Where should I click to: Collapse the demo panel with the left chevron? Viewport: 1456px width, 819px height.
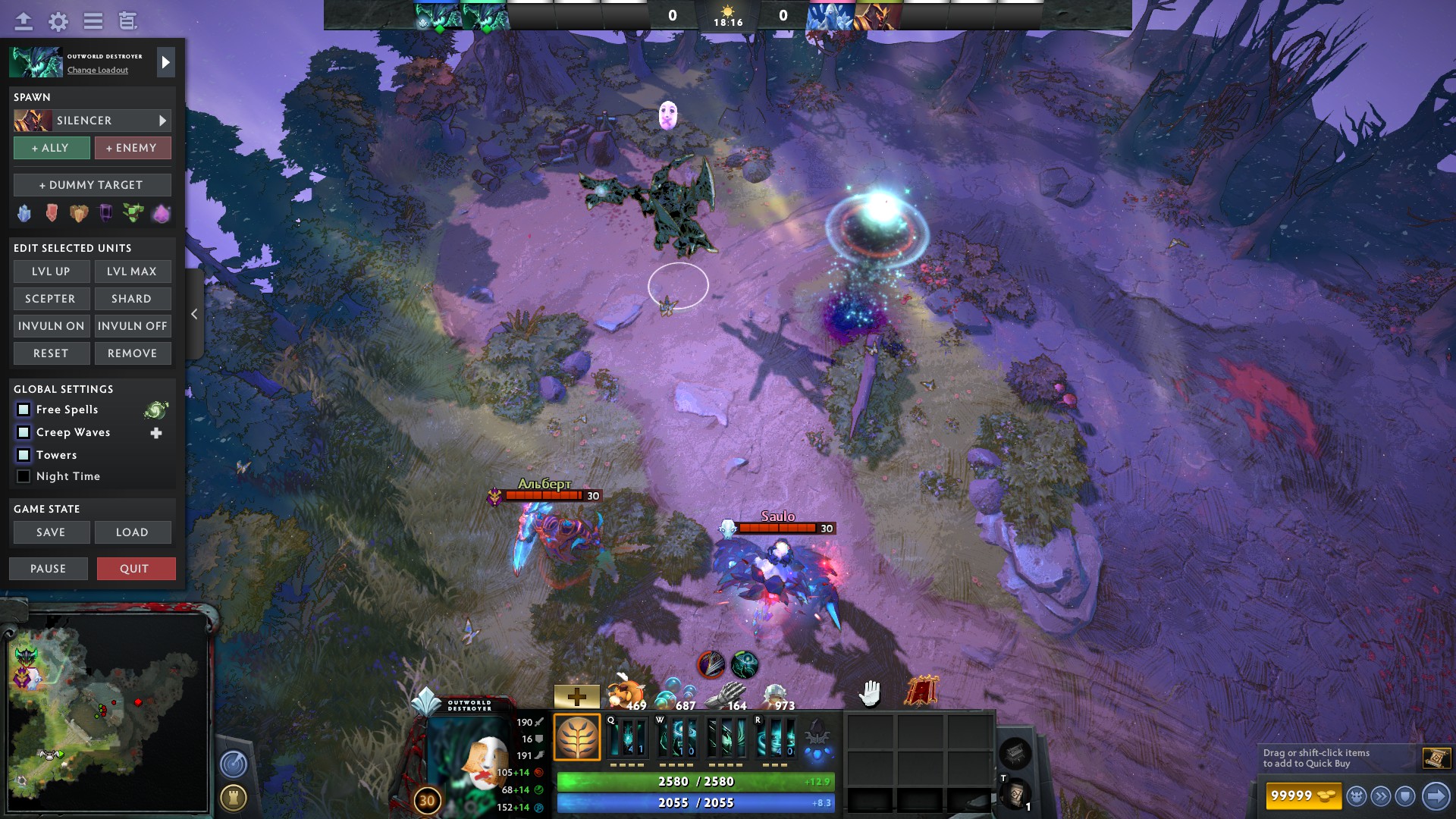[194, 313]
